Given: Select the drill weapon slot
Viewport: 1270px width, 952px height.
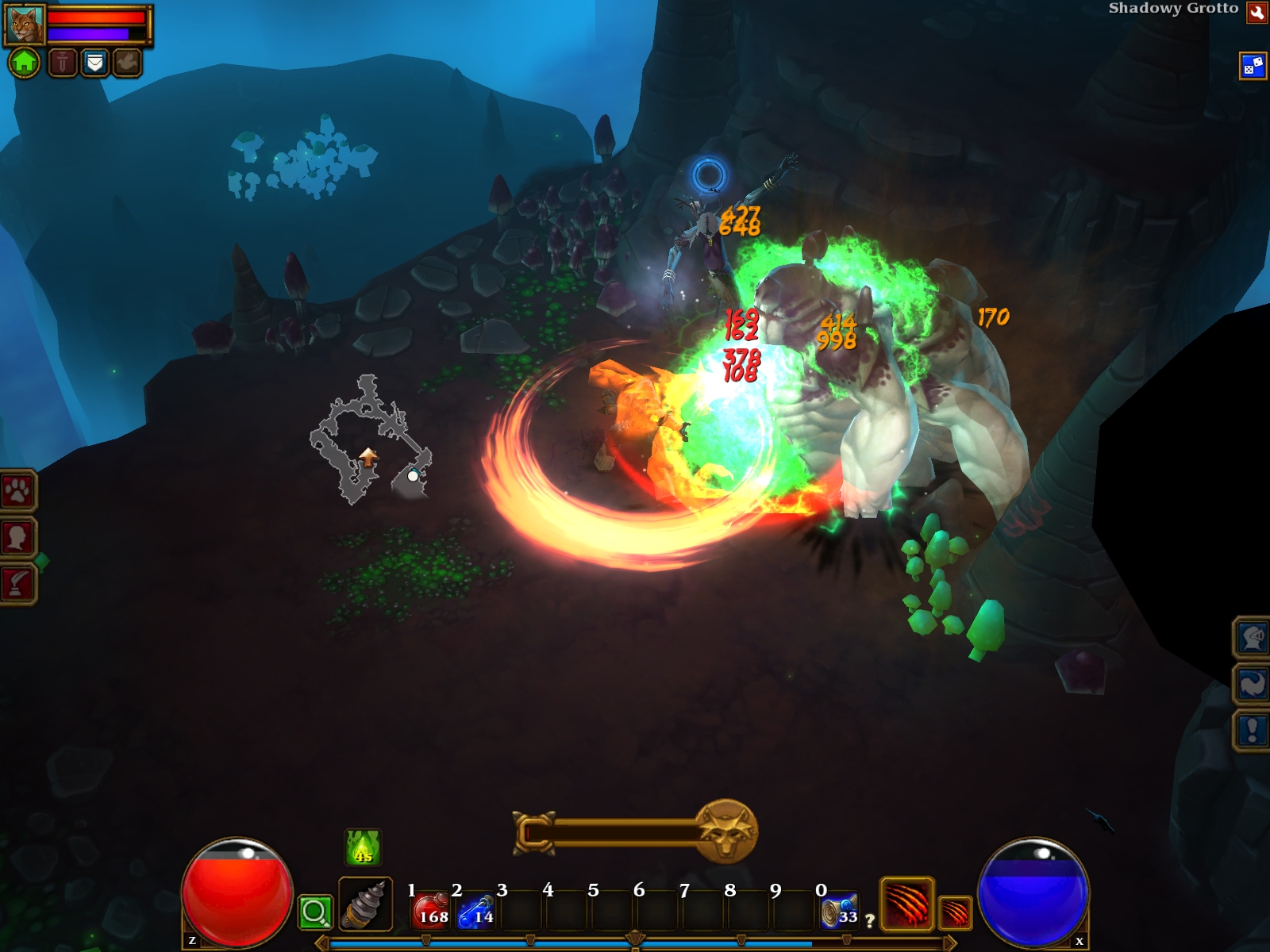Looking at the screenshot, I should click(x=366, y=904).
